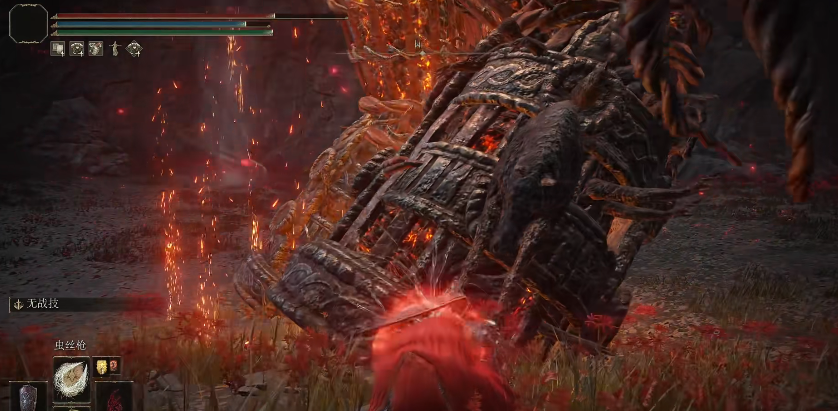Click the standing figure status icon

(115, 48)
